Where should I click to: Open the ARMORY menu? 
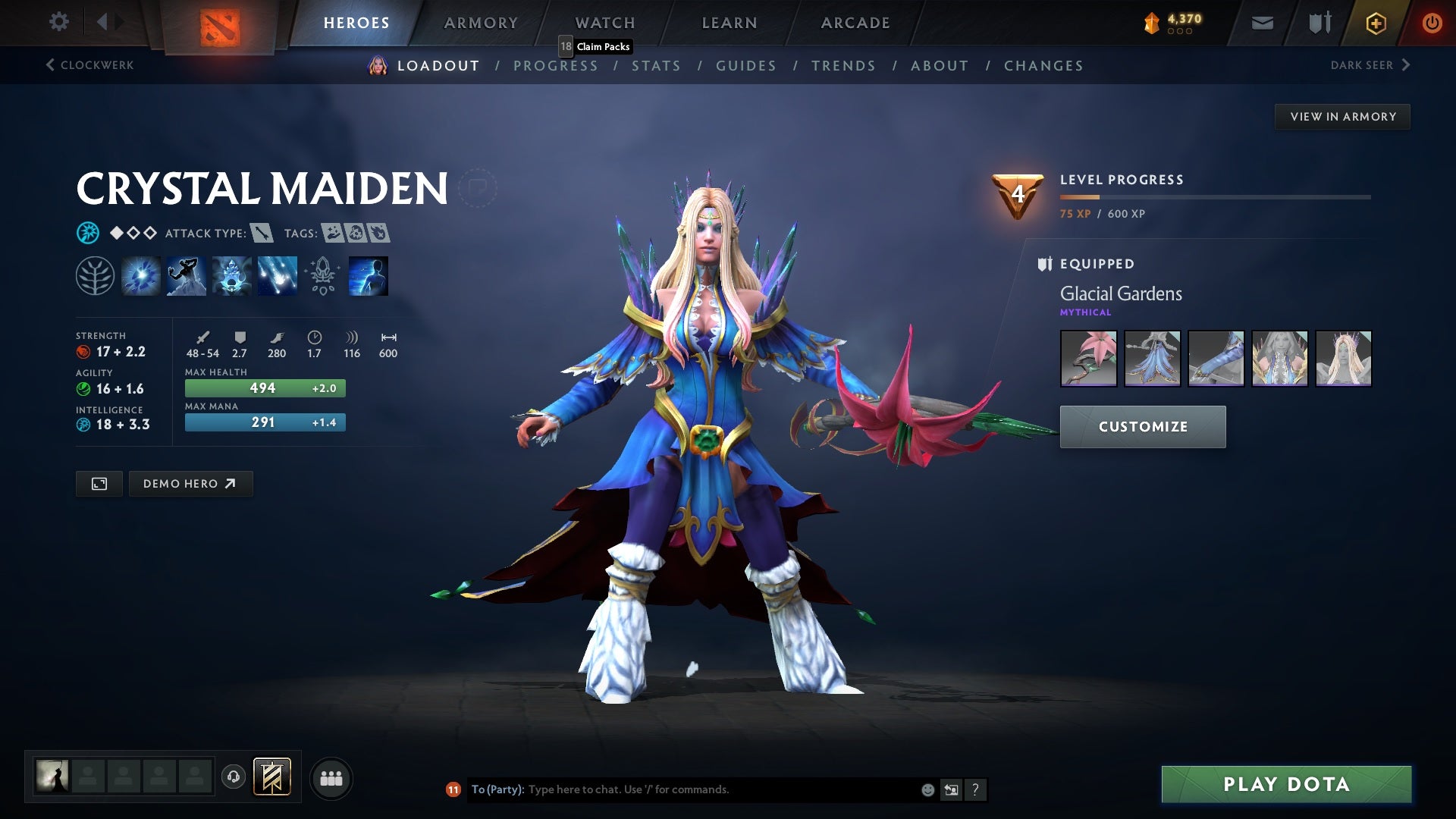[481, 22]
